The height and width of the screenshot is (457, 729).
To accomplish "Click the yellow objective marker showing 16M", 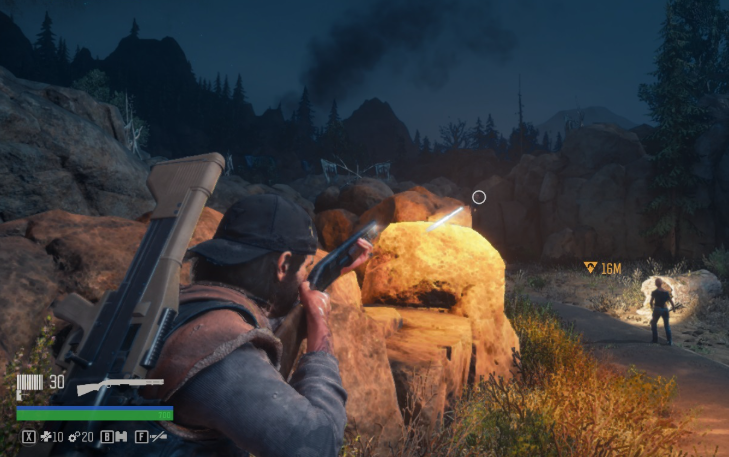I will tap(591, 268).
